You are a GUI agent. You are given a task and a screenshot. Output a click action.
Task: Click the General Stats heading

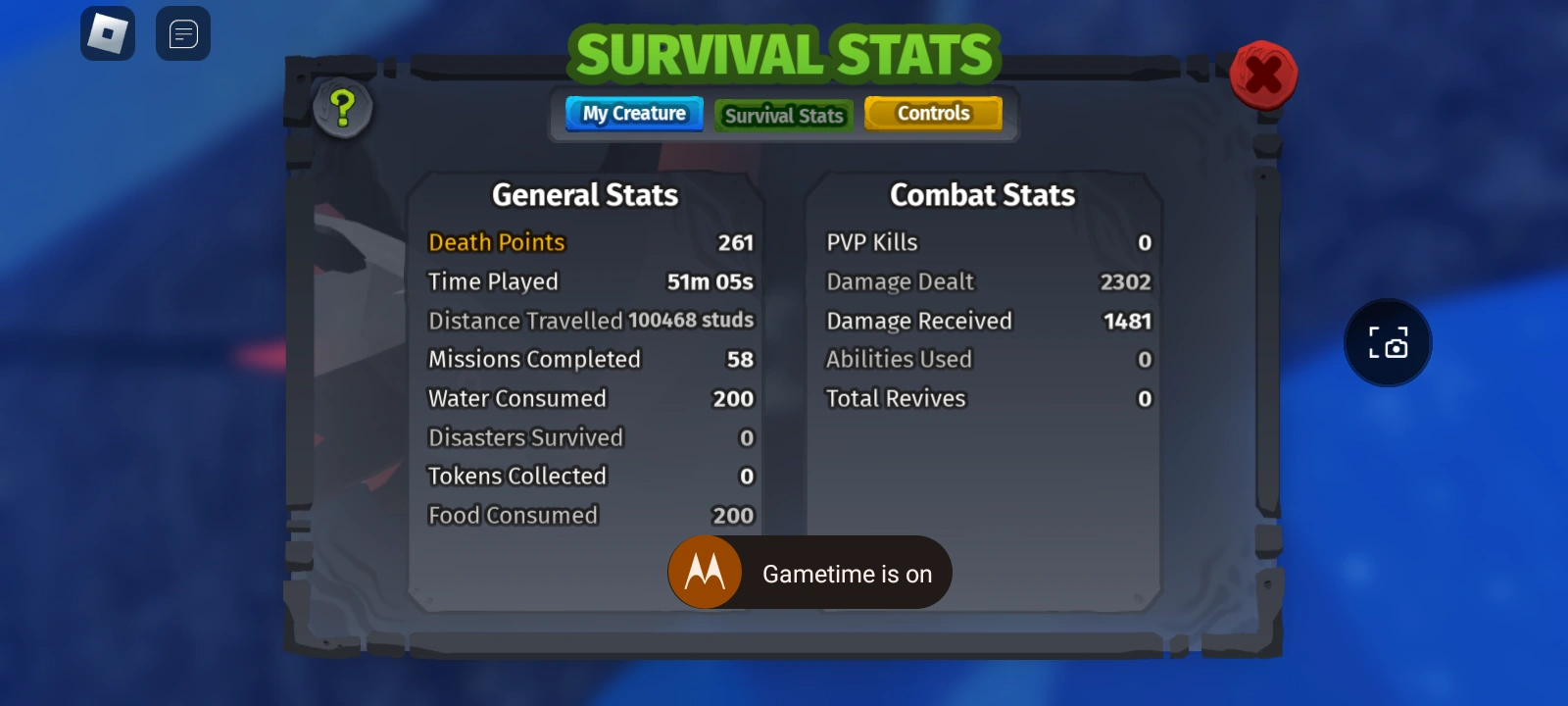click(x=584, y=194)
